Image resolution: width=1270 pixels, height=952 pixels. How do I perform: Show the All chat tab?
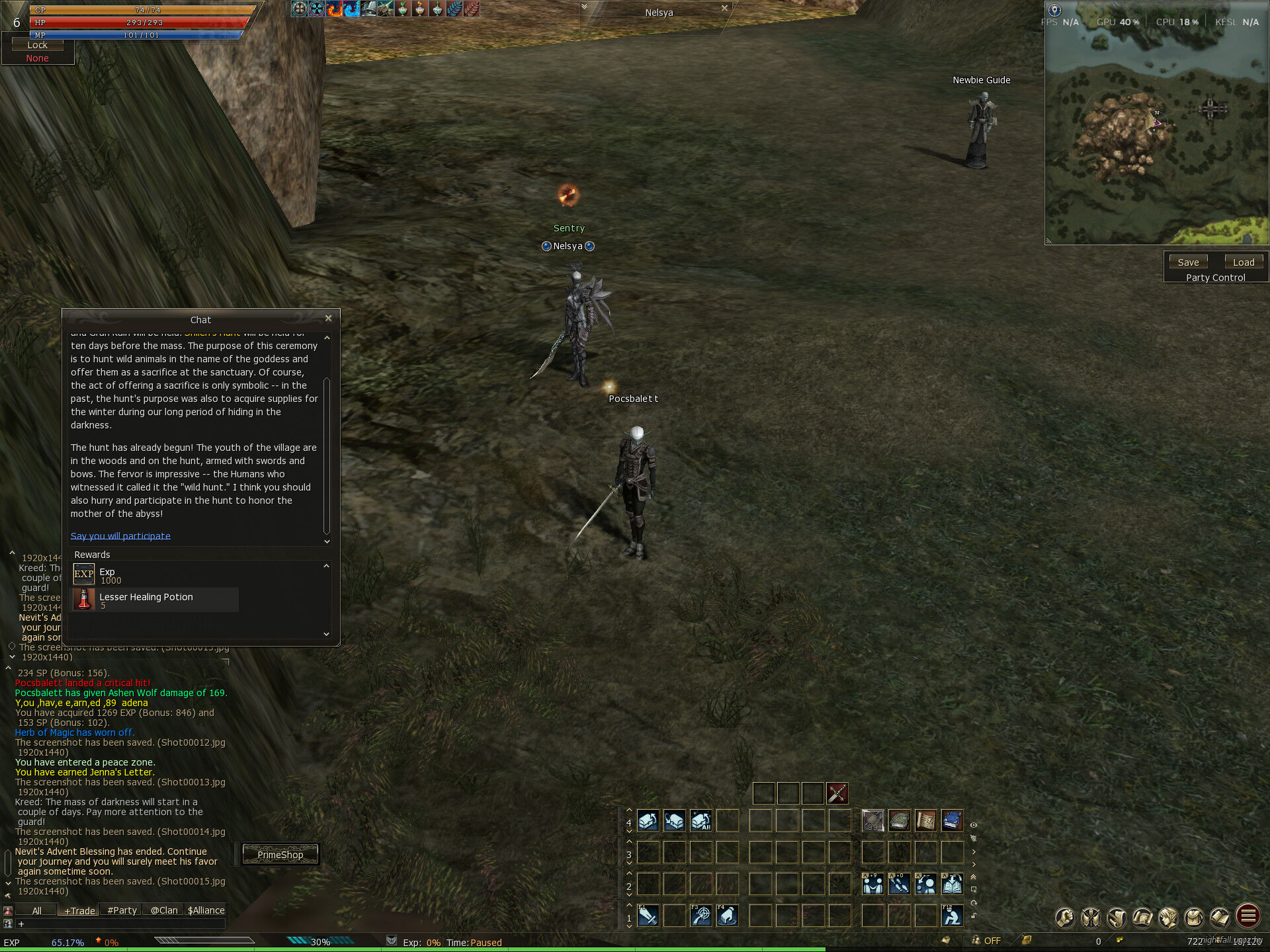(x=37, y=910)
